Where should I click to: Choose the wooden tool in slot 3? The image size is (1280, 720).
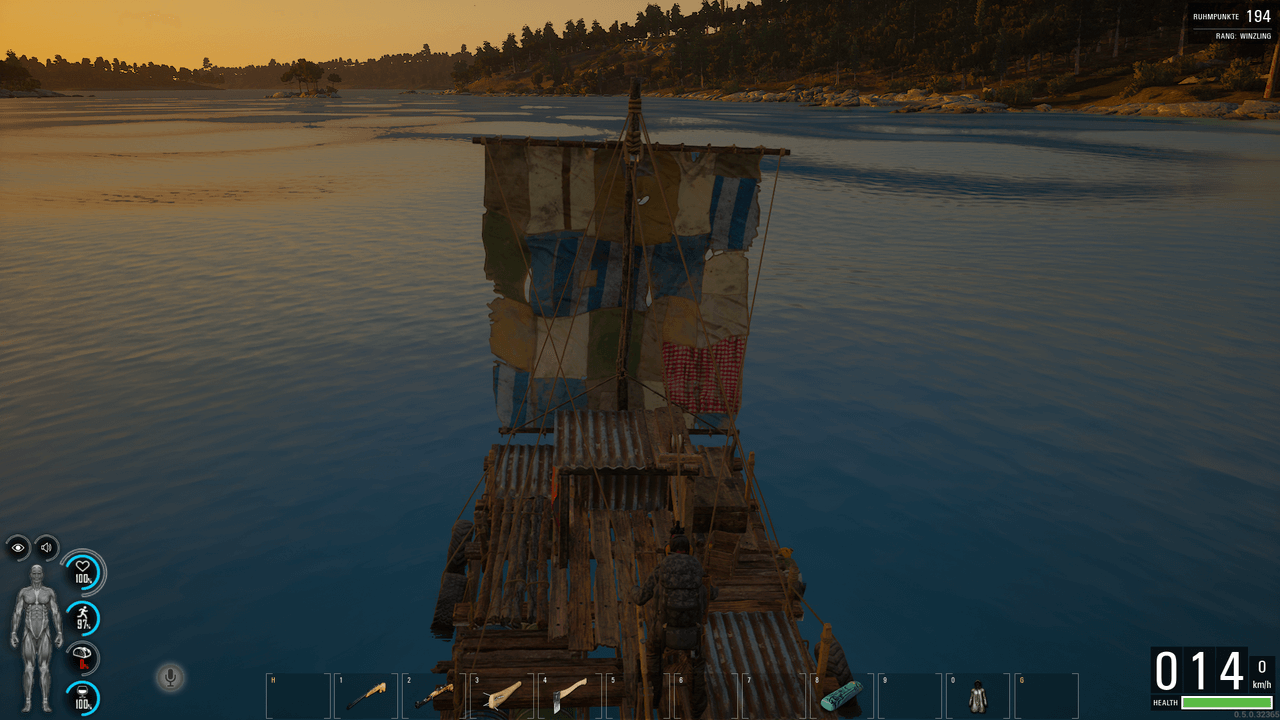click(x=502, y=695)
